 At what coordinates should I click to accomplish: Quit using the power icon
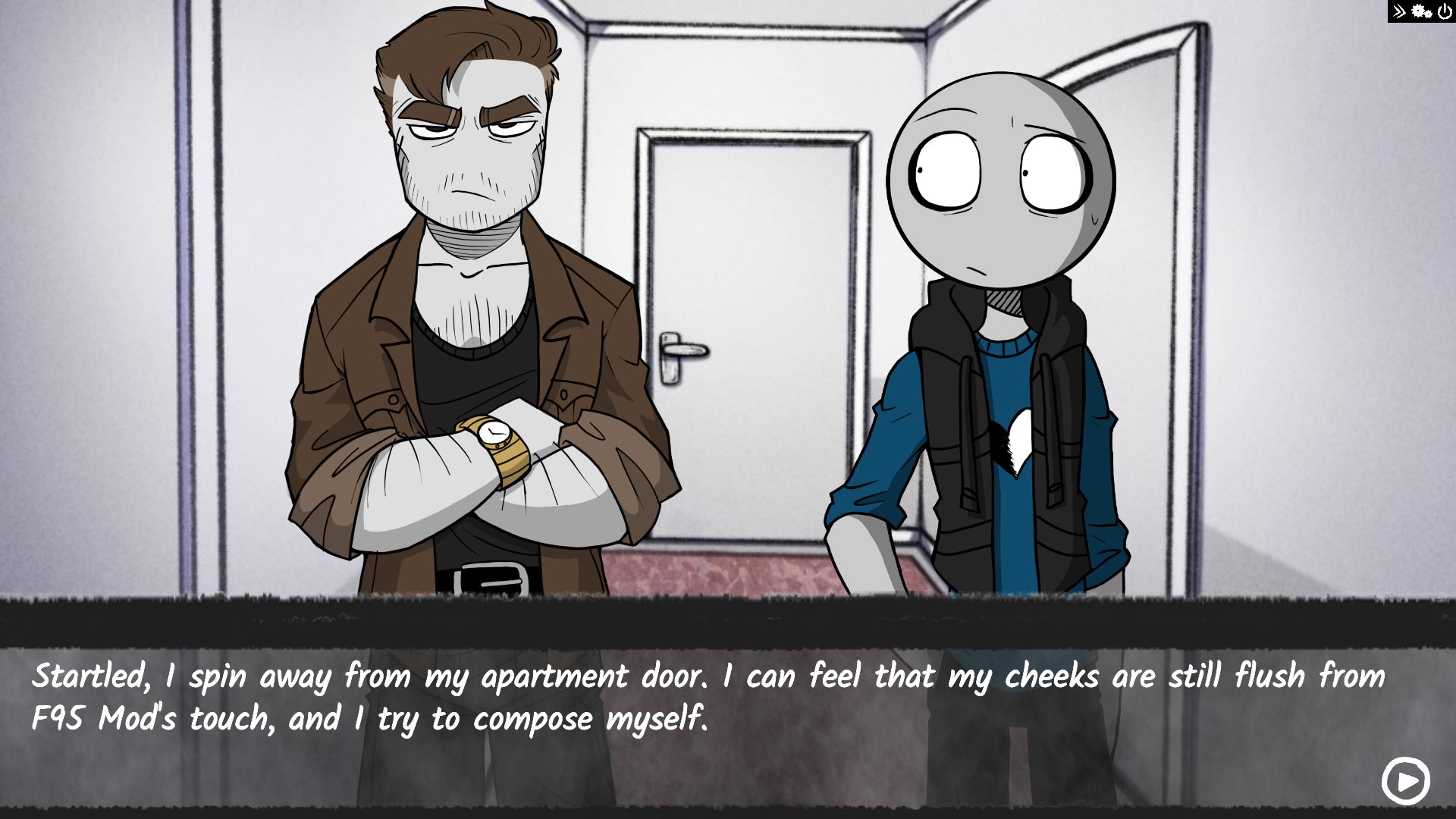[x=1444, y=11]
